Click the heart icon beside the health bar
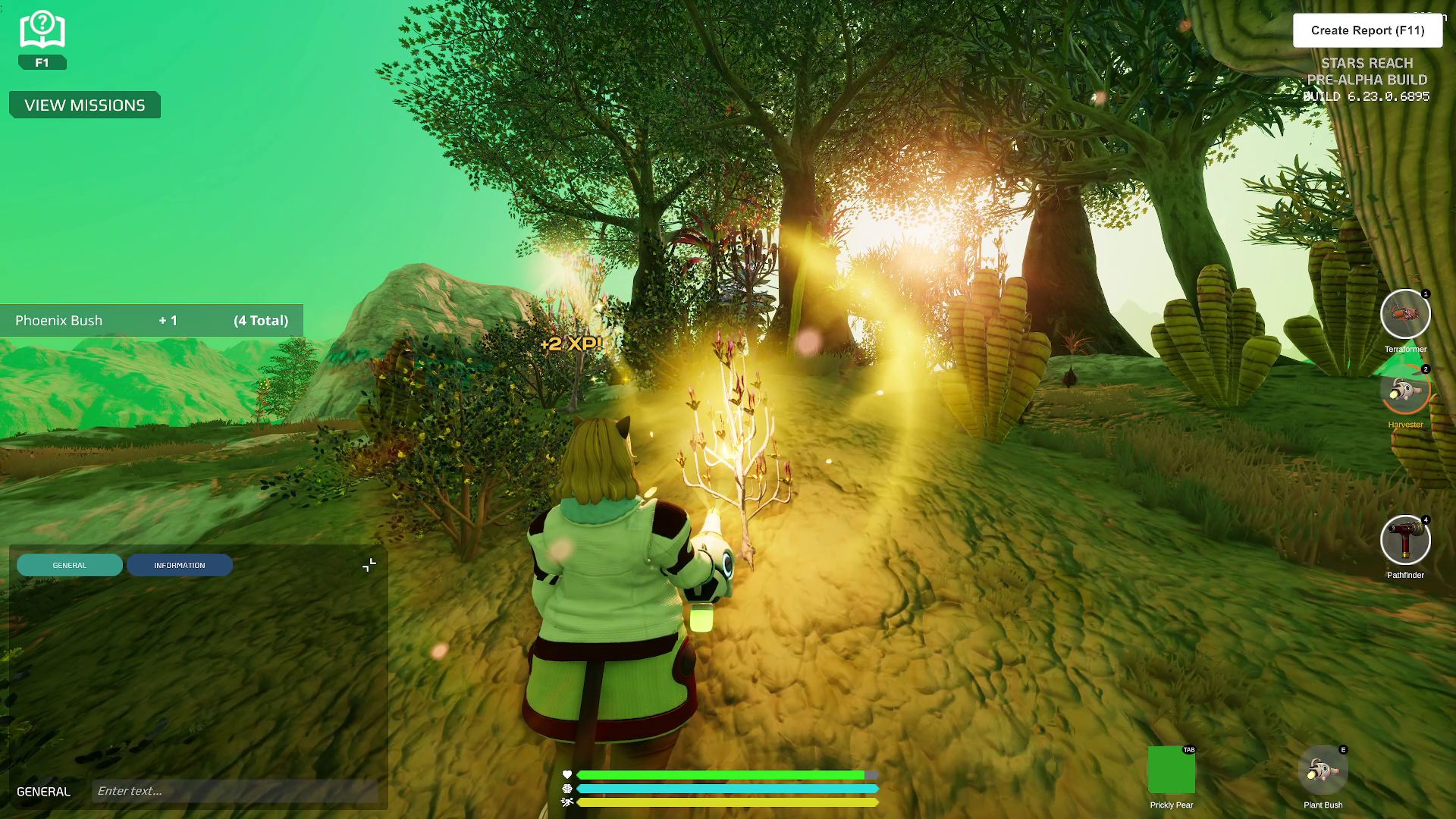The image size is (1456, 819). click(x=566, y=775)
